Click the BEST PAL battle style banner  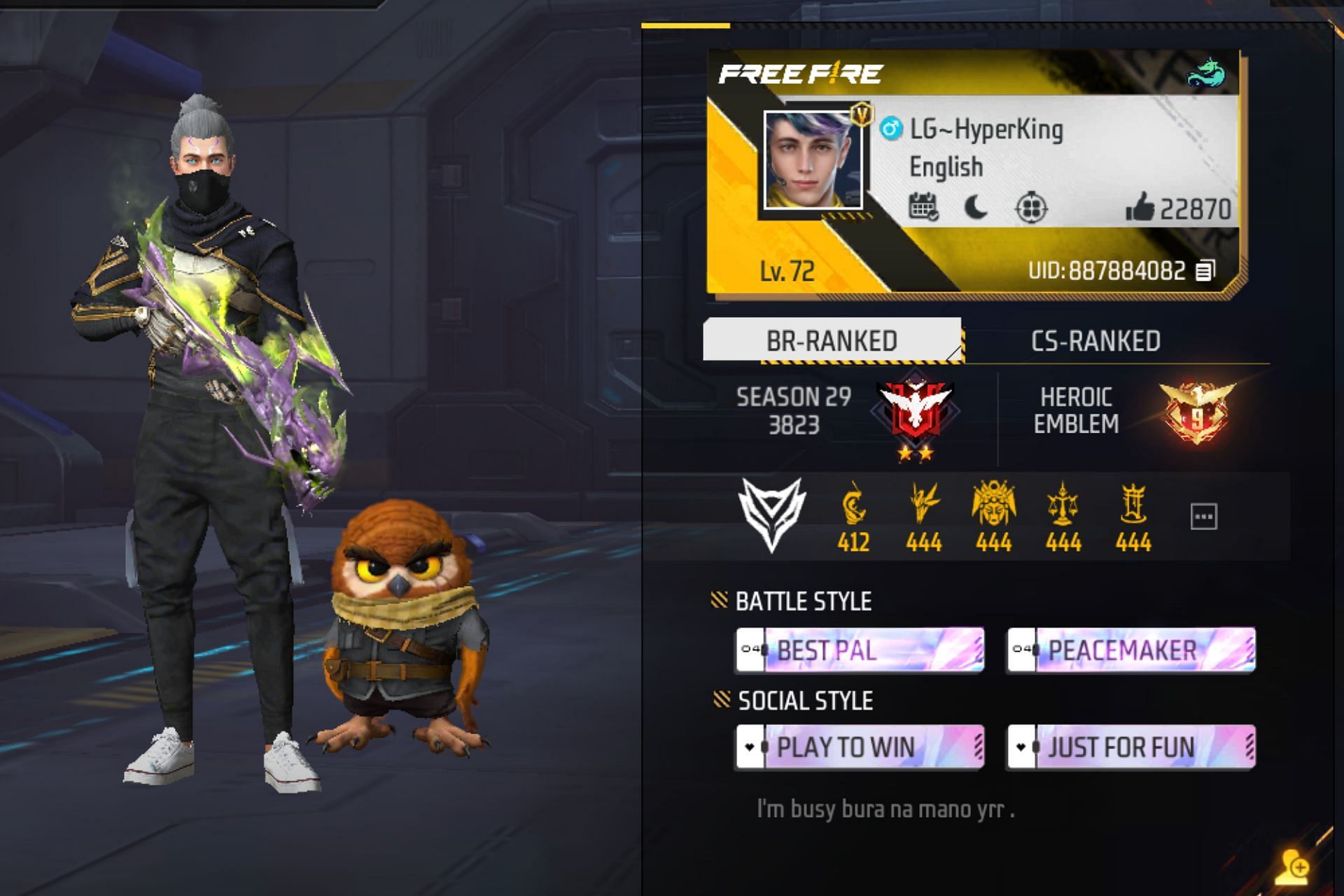[857, 651]
